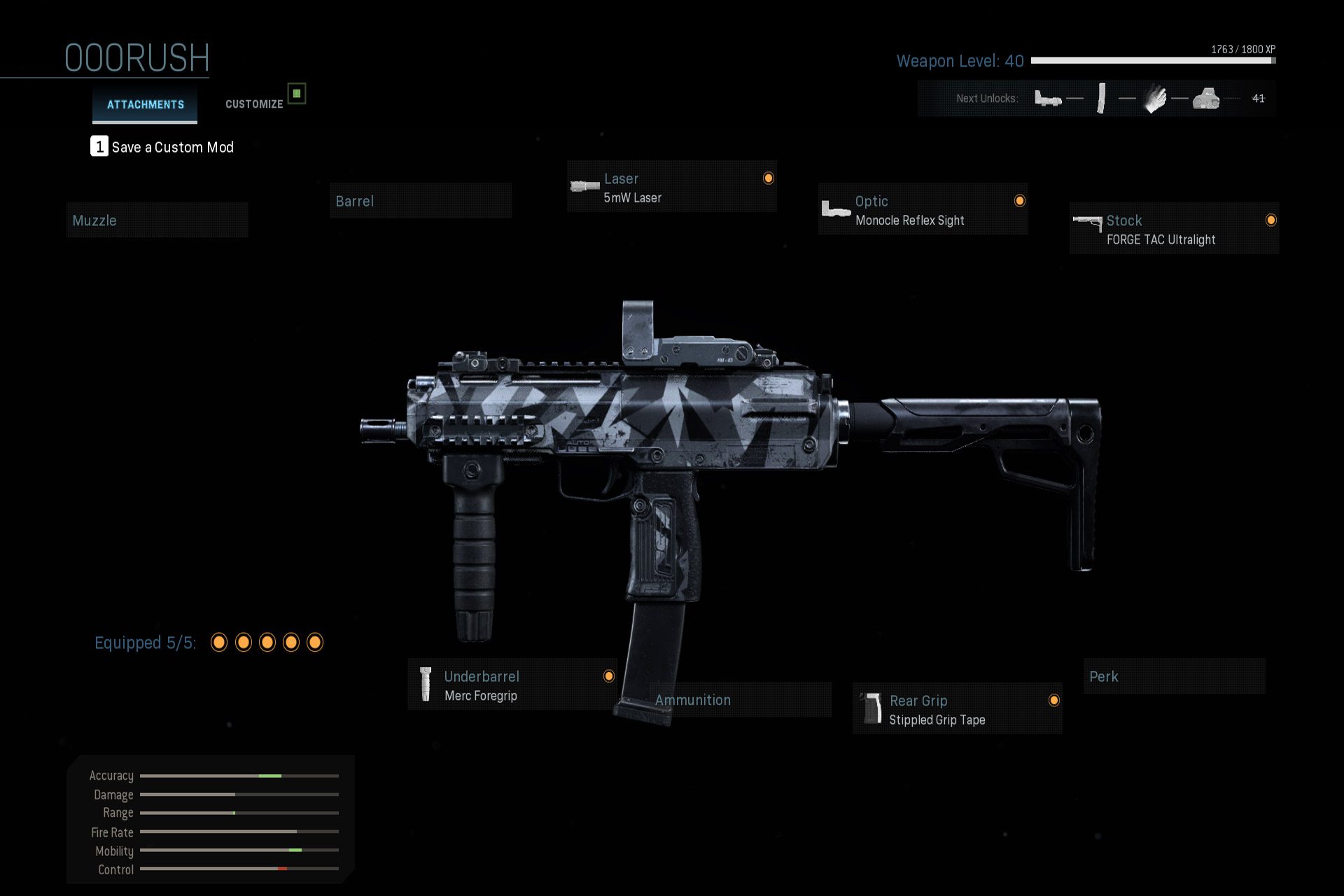Switch to the Attachments tab
This screenshot has width=1344, height=896.
(x=145, y=104)
